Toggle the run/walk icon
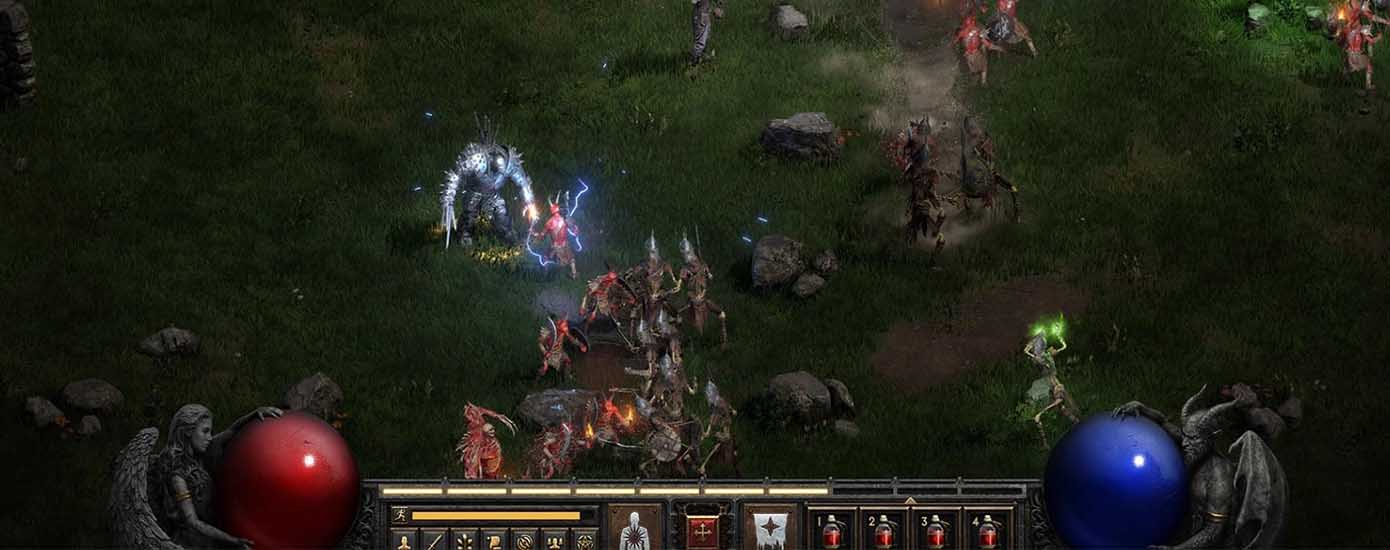 pos(399,516)
